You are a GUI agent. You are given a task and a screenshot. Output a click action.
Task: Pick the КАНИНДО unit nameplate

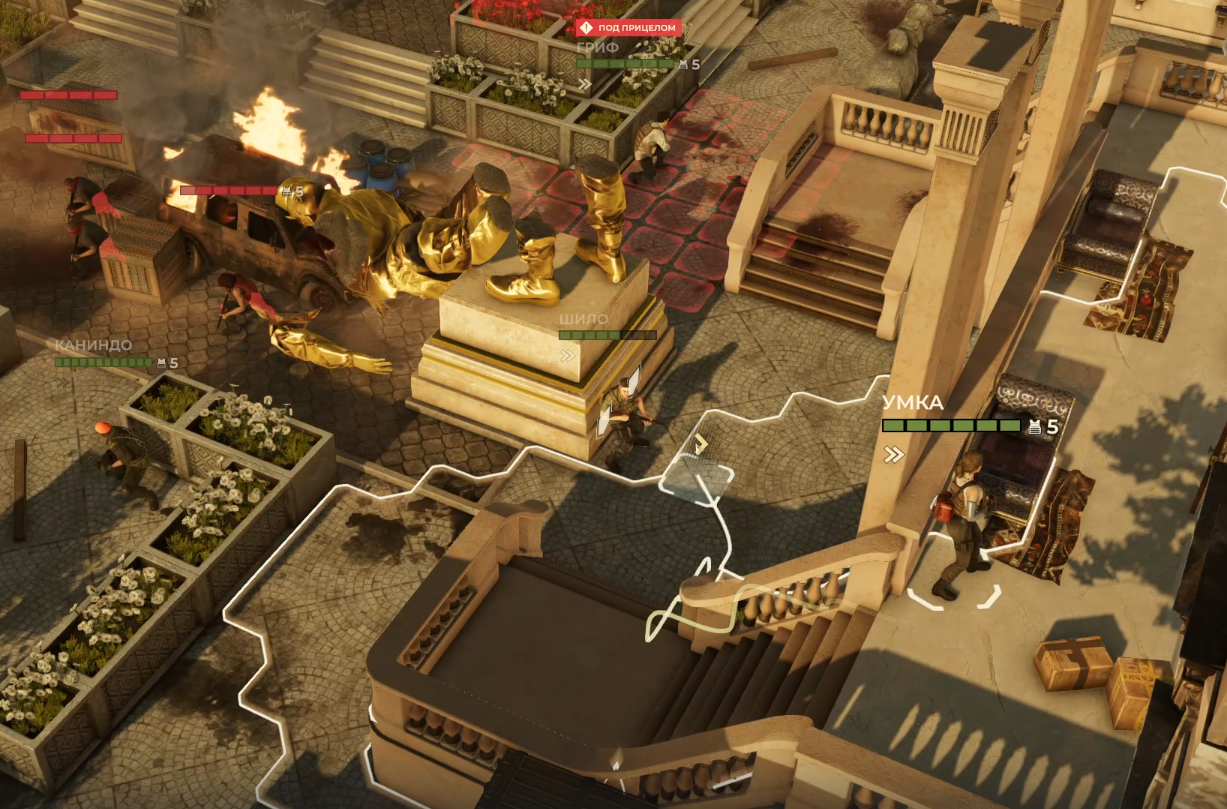tap(93, 345)
